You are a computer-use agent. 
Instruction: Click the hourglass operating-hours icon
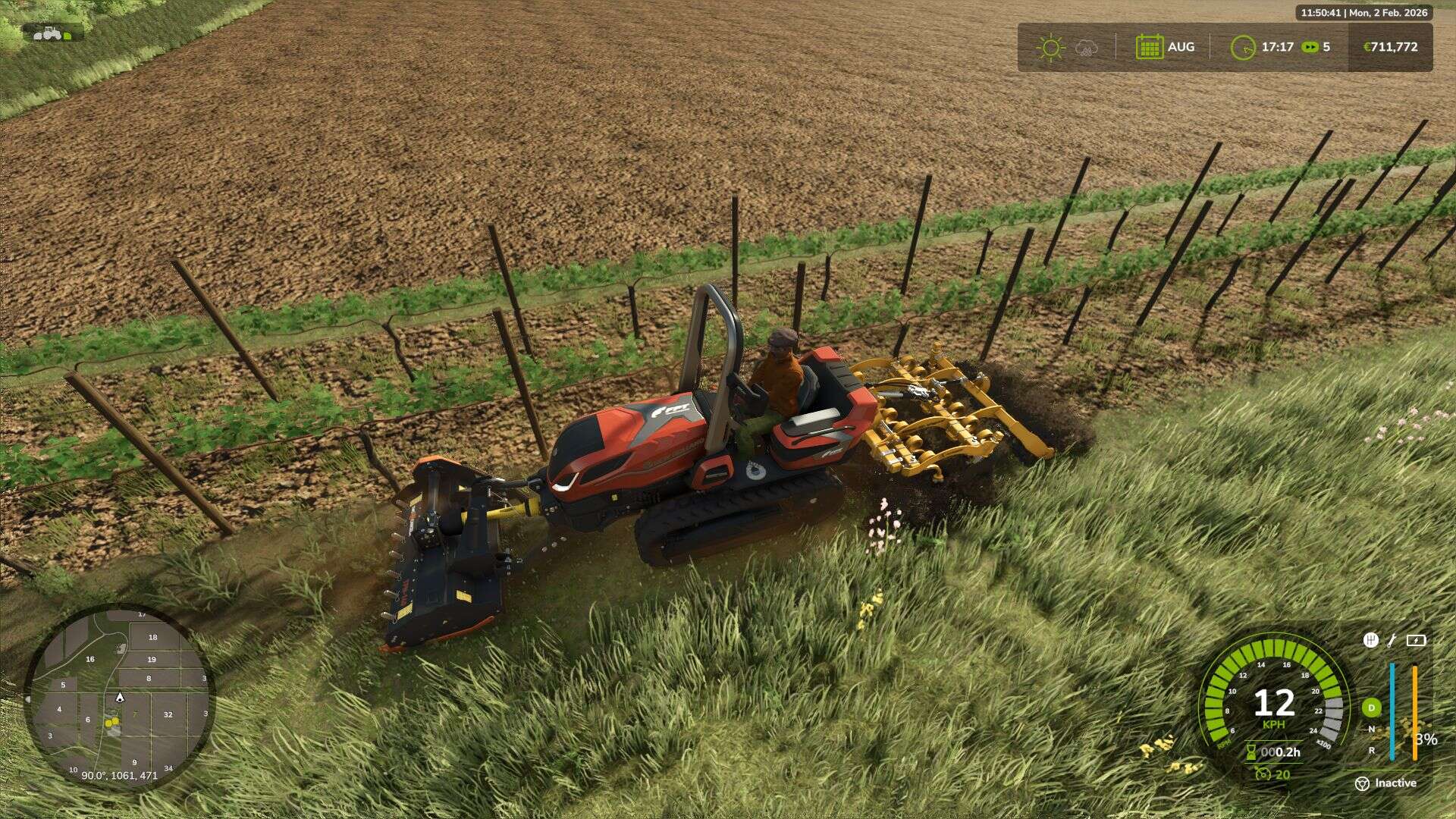point(1250,752)
